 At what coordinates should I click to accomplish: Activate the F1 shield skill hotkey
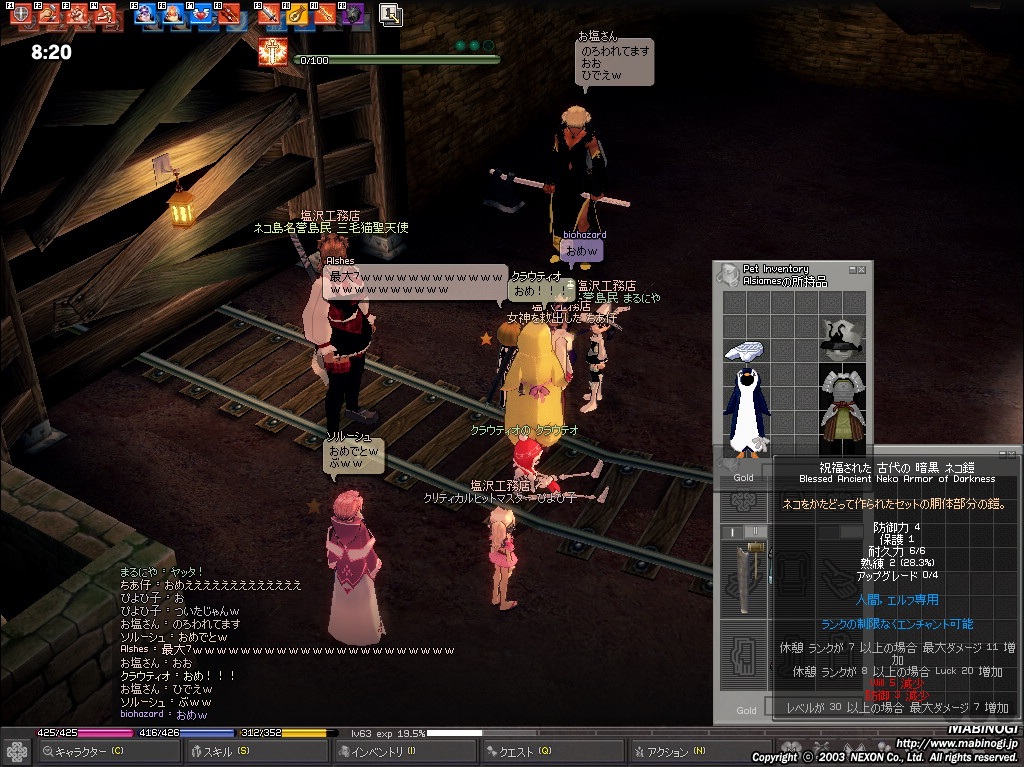point(20,14)
